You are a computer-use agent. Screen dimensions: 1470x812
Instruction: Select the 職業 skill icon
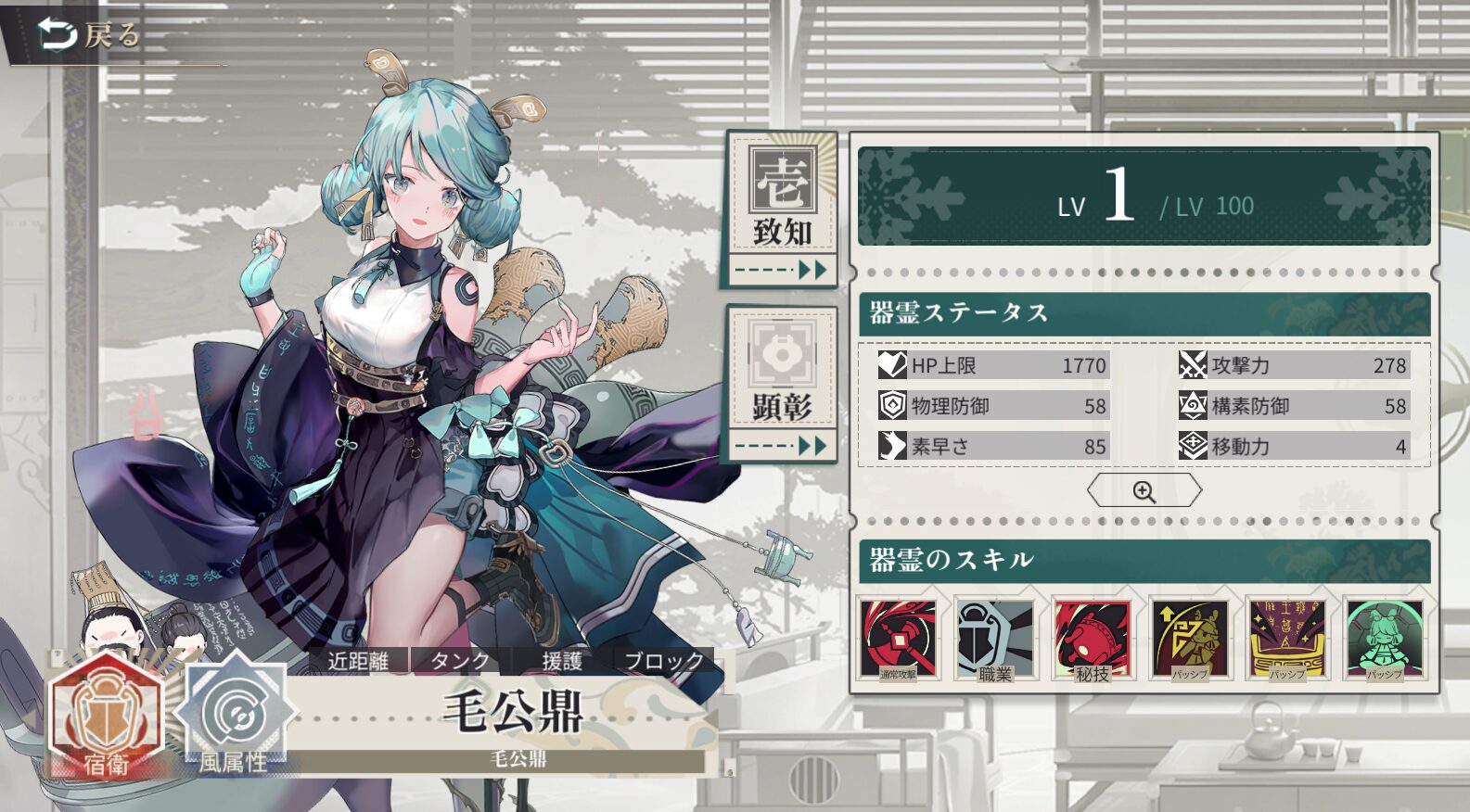(x=994, y=639)
